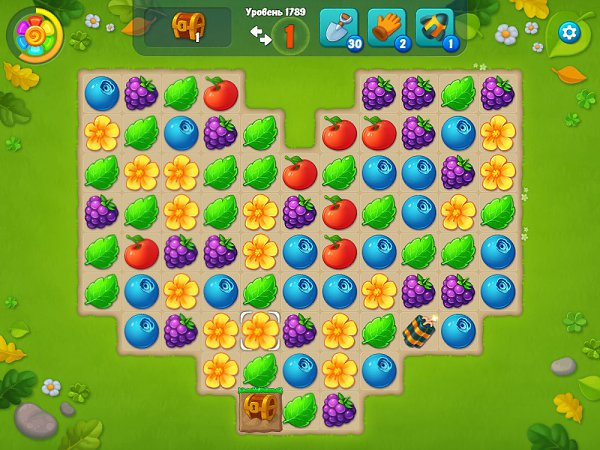
Task: Open settings with the gear icon
Action: click(x=570, y=33)
